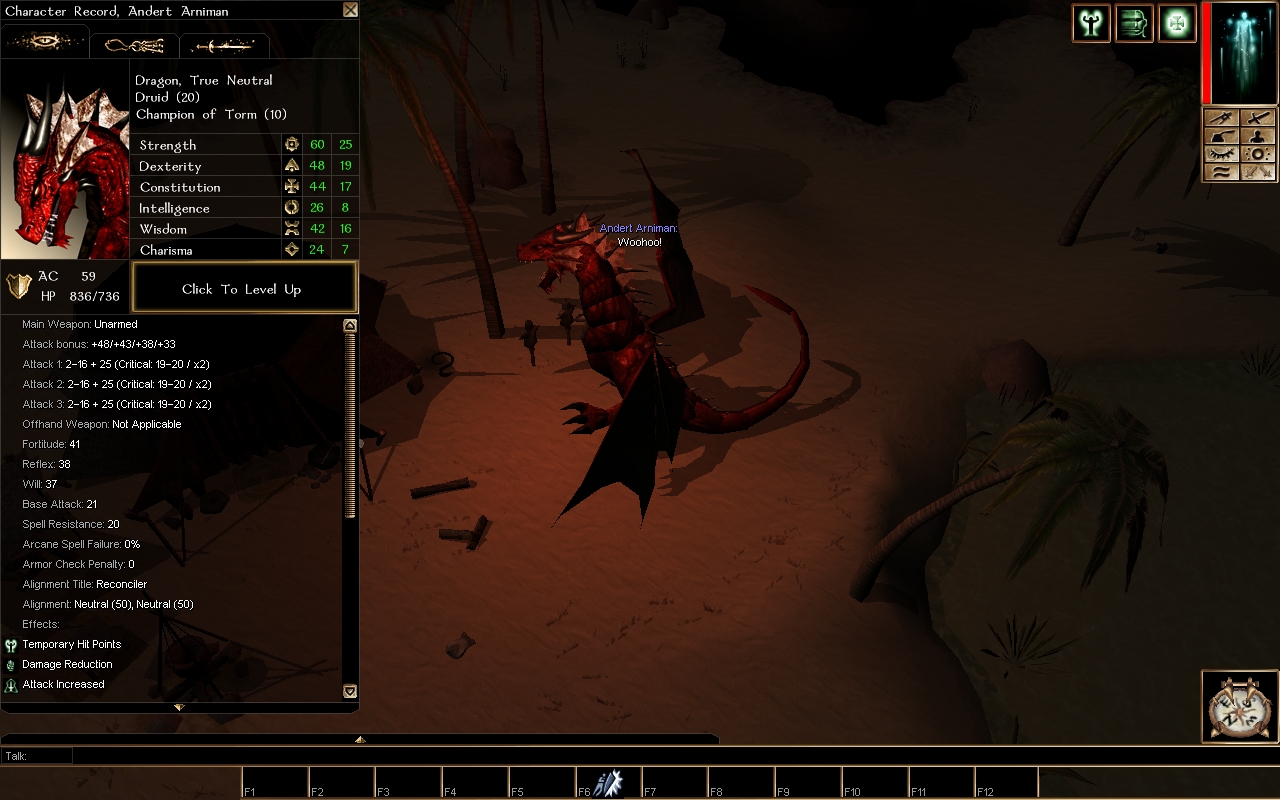Open the compass map button
The image size is (1280, 800).
point(1238,708)
